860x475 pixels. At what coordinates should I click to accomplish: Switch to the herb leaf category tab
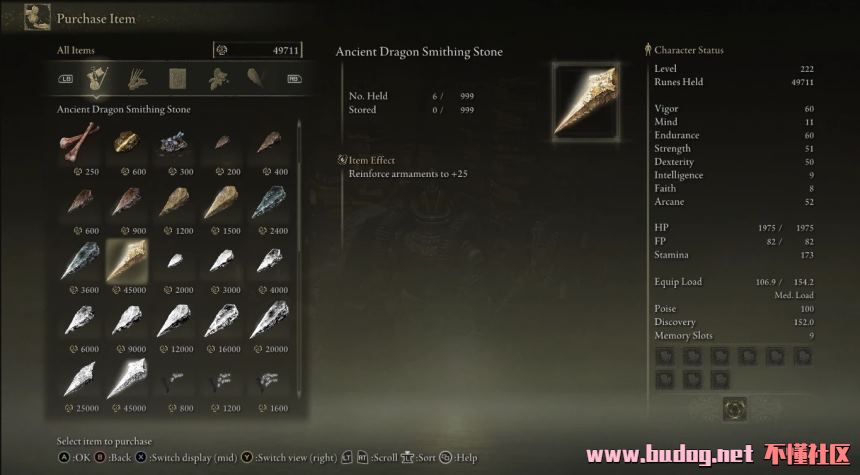pyautogui.click(x=218, y=77)
